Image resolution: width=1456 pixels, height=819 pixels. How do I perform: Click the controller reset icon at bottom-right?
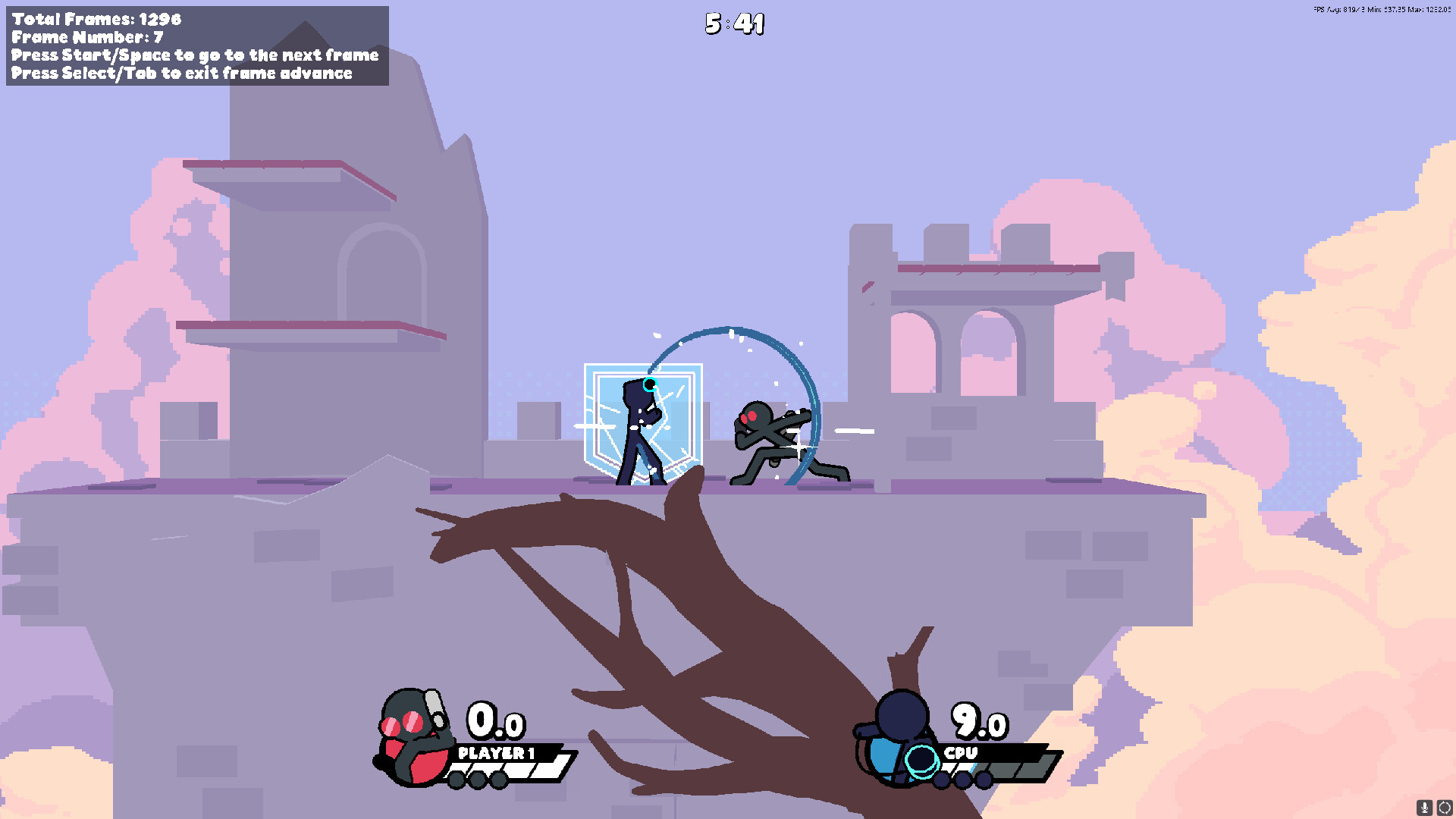(1443, 807)
